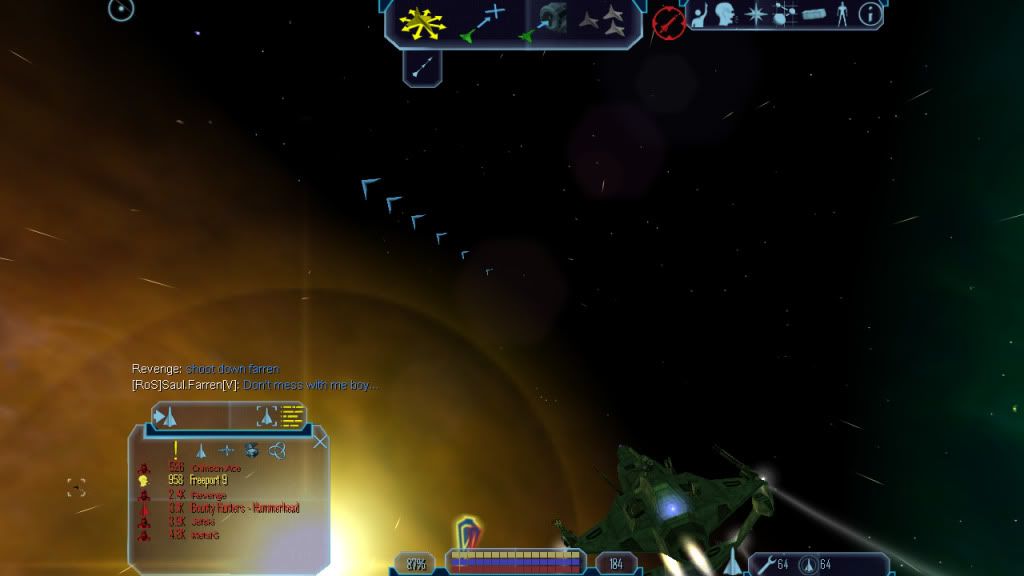The height and width of the screenshot is (576, 1024).
Task: Click the red missile warning indicator
Action: [x=667, y=20]
